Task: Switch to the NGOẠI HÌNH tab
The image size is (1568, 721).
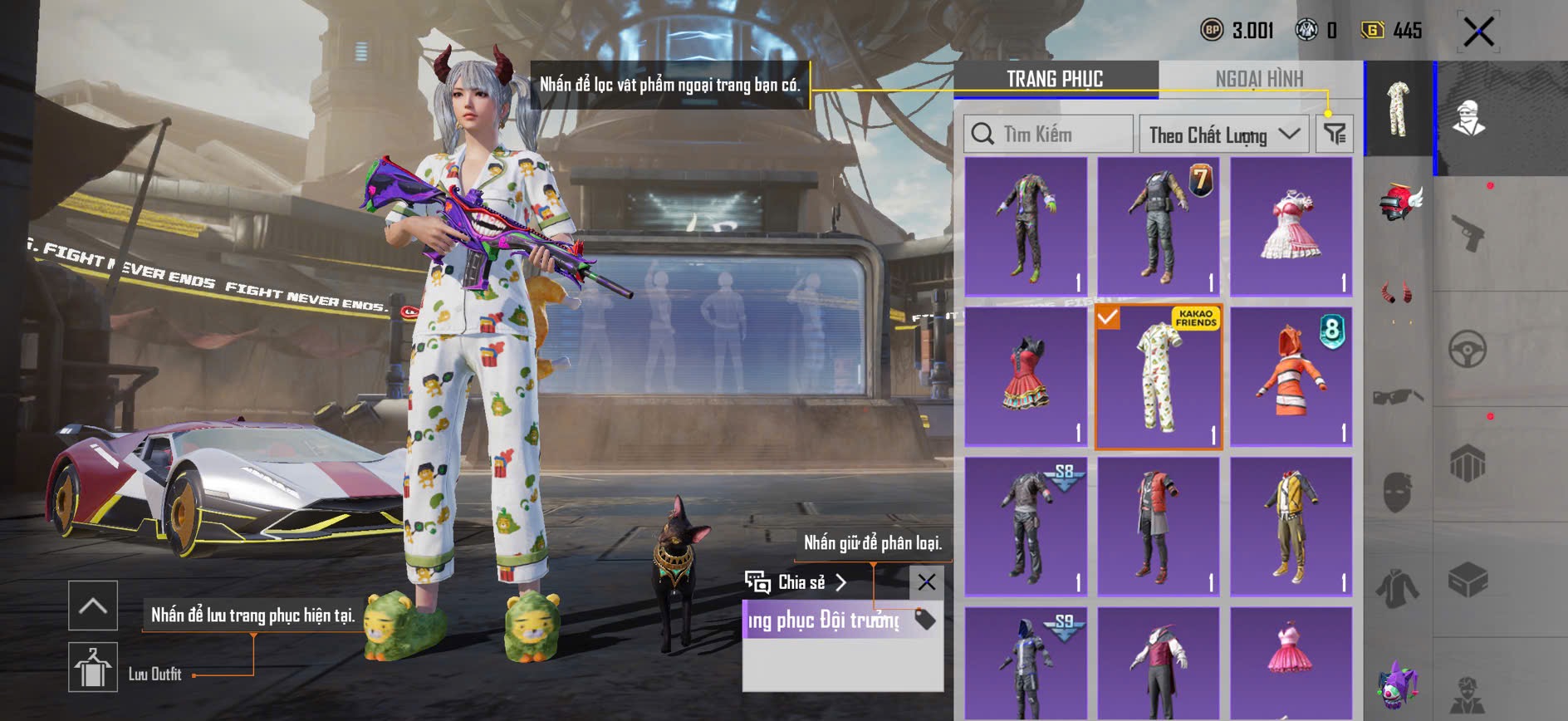Action: tap(1259, 79)
